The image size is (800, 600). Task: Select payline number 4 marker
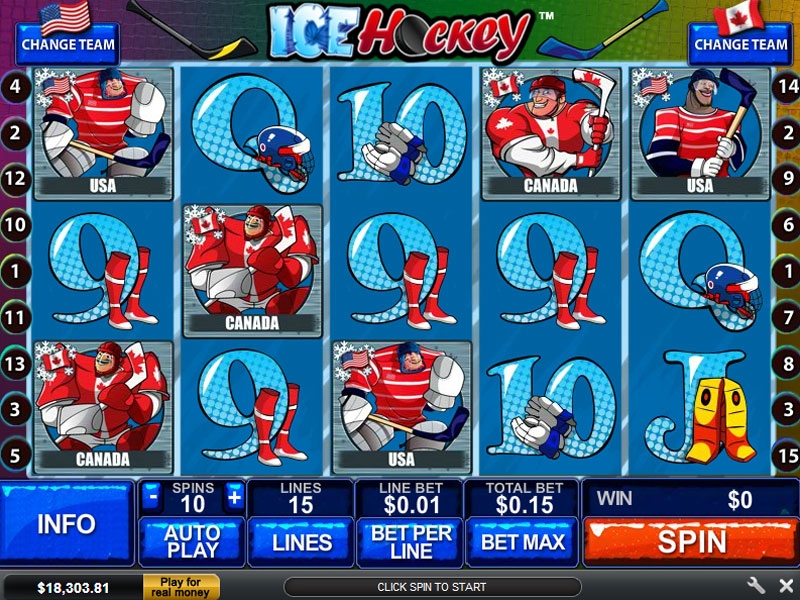(x=15, y=87)
